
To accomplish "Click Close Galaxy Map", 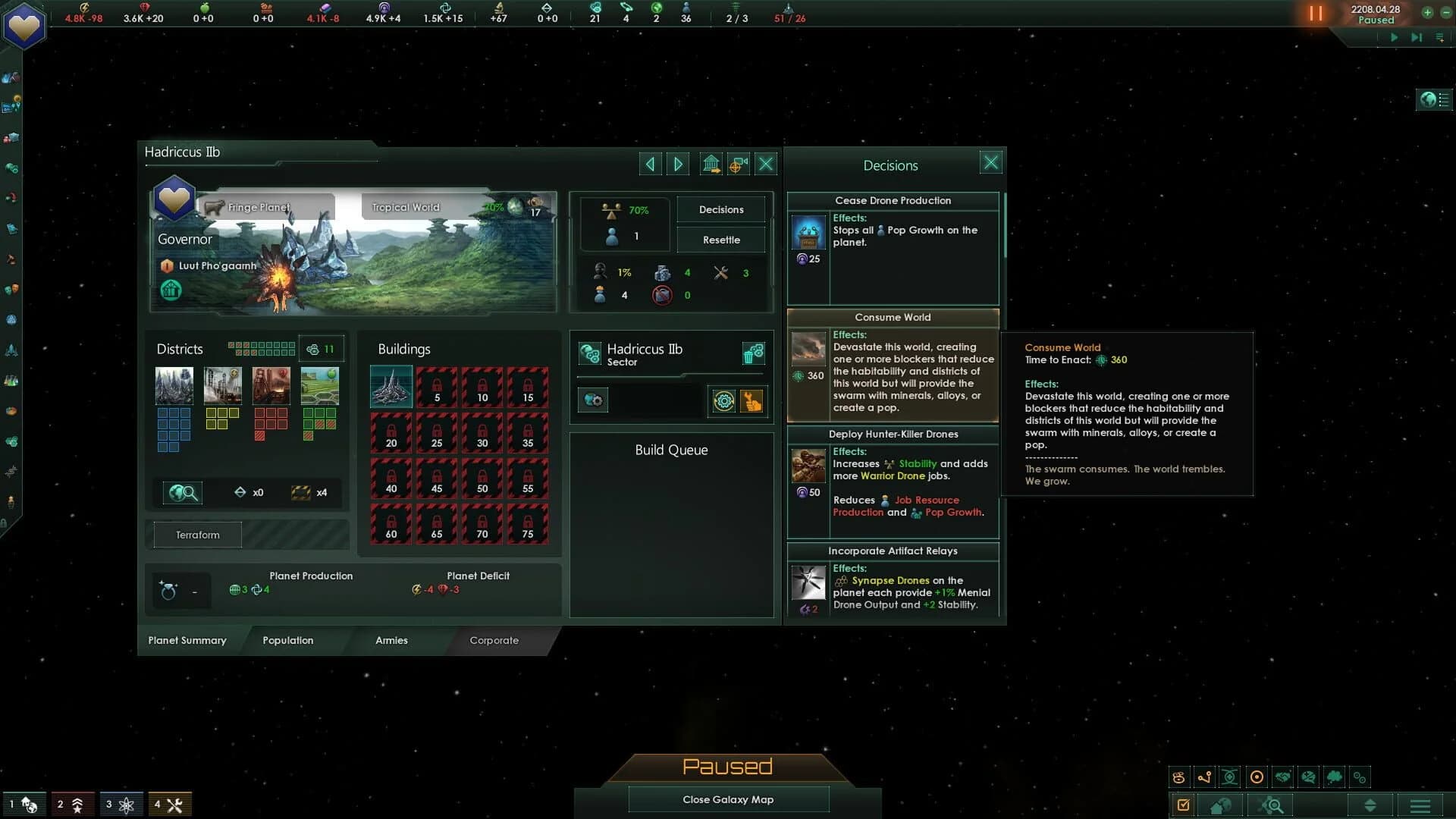I will point(727,799).
